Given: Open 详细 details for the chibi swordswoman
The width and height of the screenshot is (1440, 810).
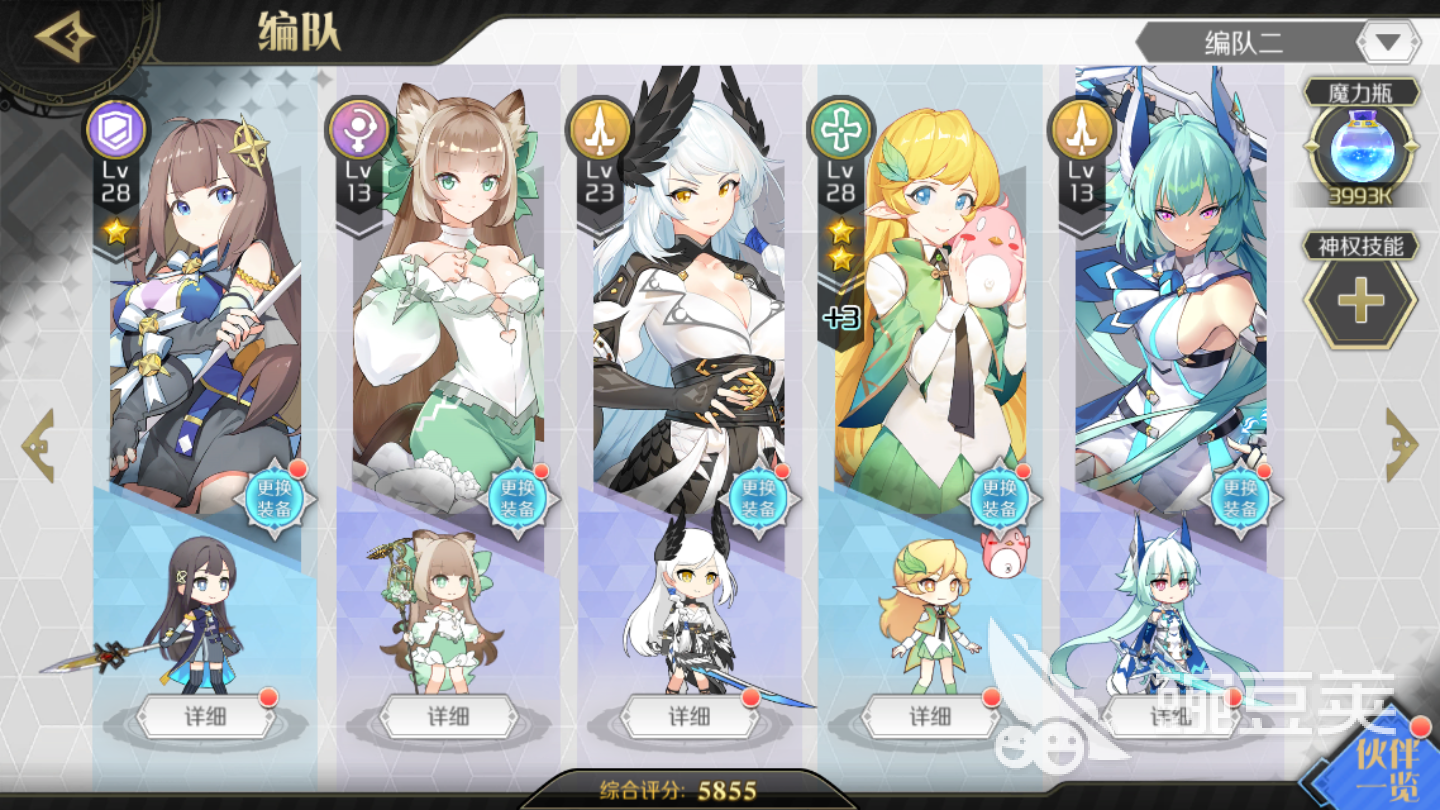Looking at the screenshot, I should [206, 716].
